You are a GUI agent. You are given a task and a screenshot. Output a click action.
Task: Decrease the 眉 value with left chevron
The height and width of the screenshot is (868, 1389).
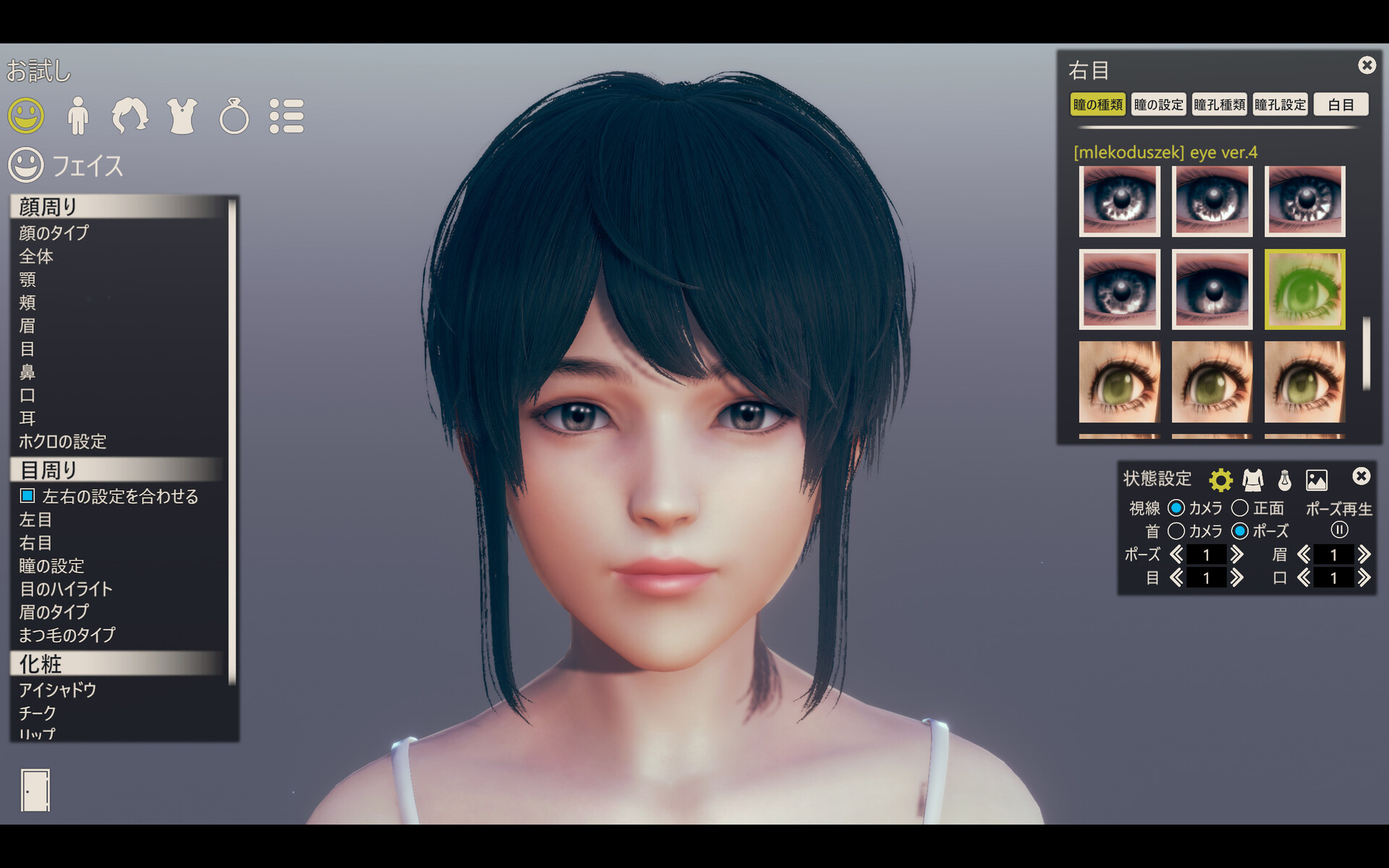(1306, 555)
